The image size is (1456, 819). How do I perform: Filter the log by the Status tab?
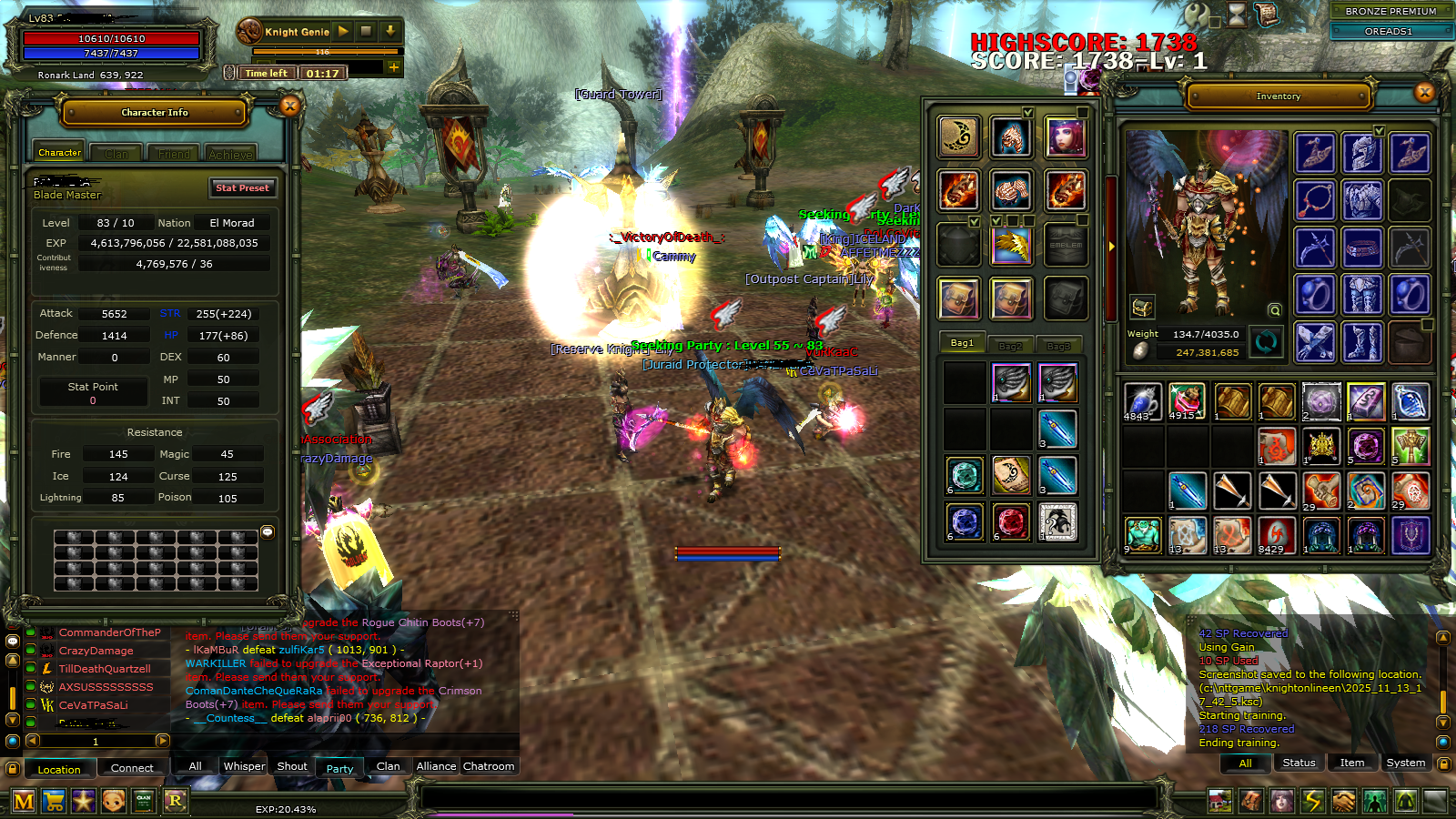pyautogui.click(x=1299, y=763)
